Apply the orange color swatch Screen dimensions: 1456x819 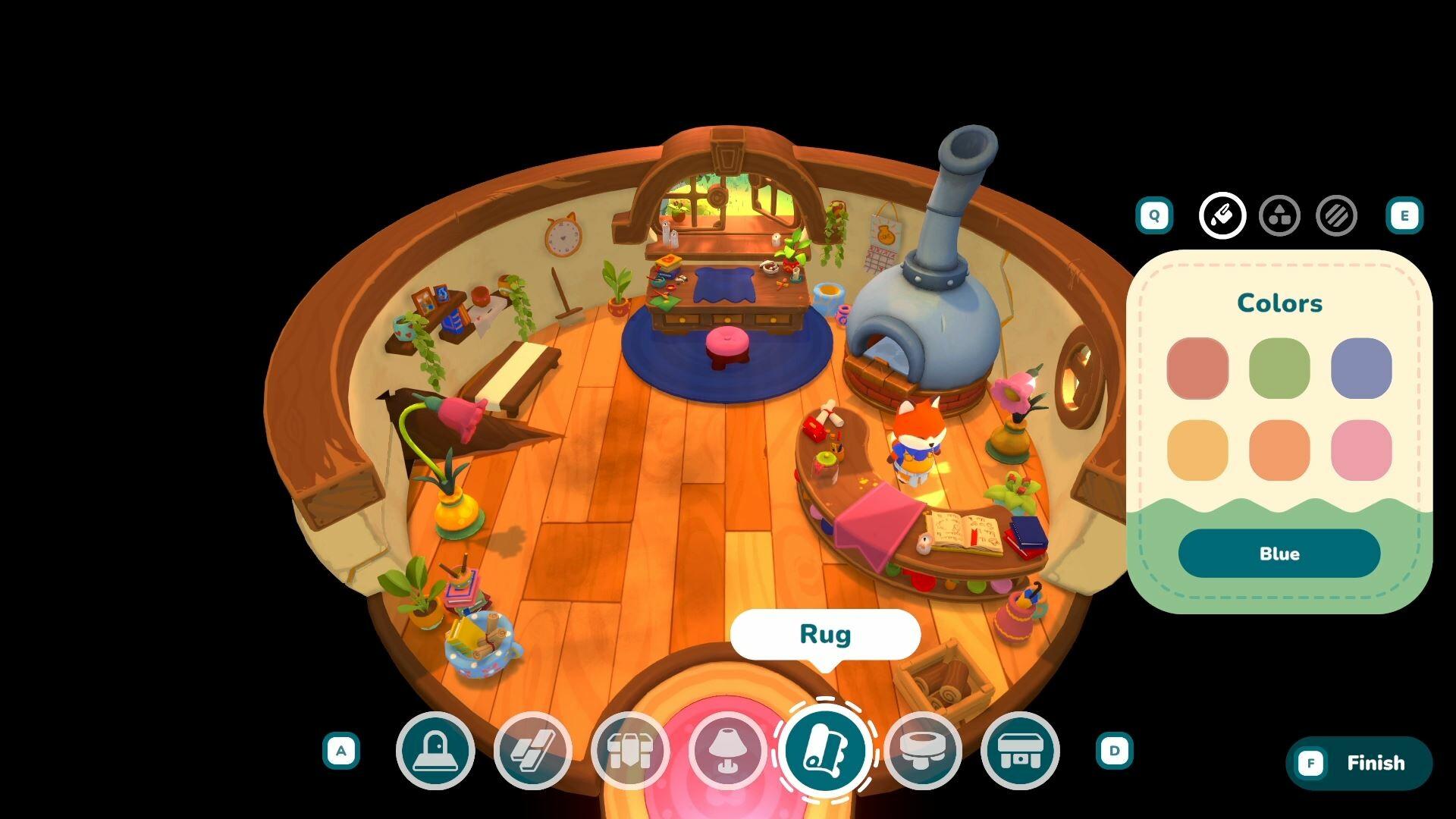click(1279, 450)
